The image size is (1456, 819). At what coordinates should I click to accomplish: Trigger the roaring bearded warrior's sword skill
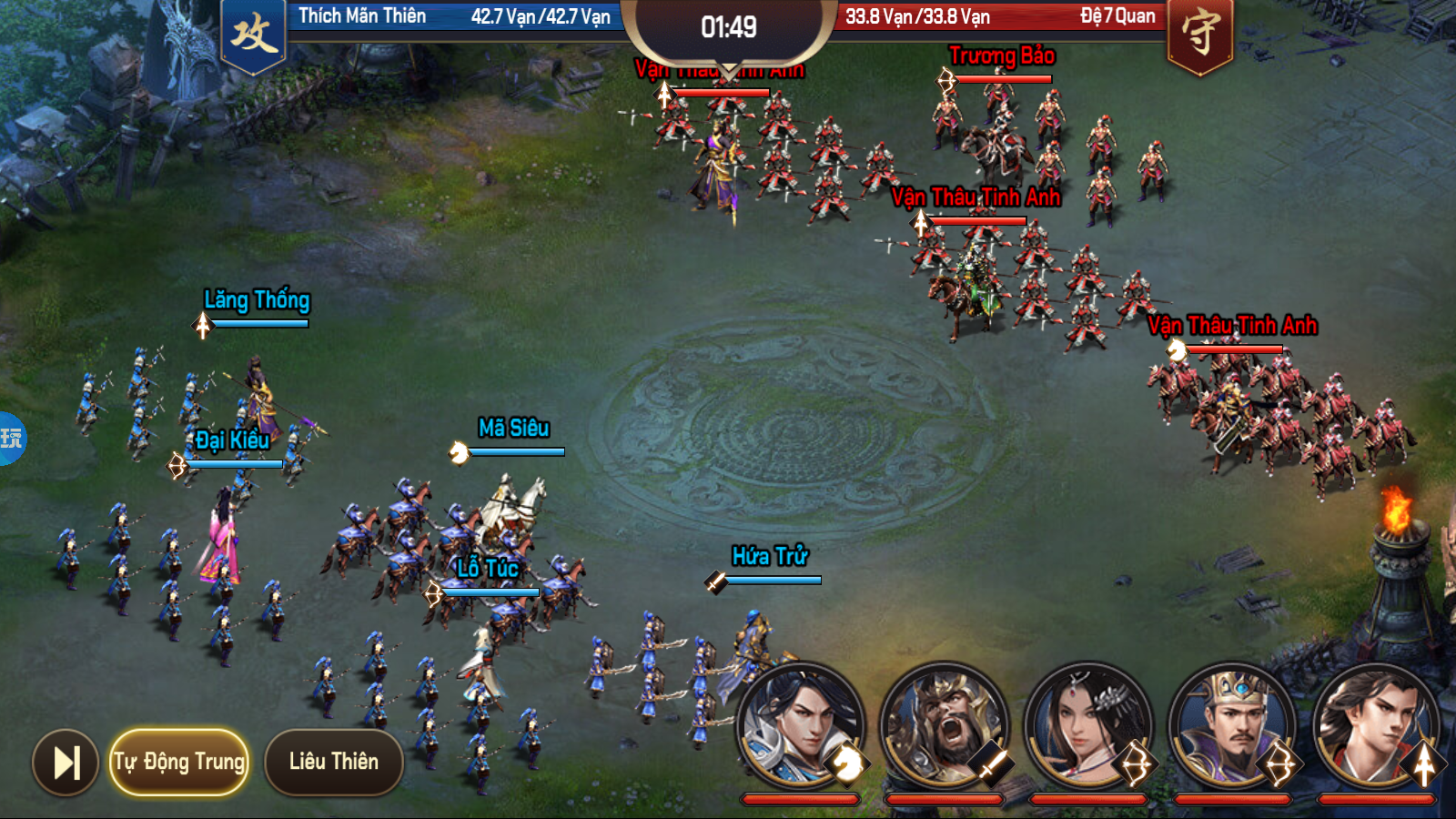pos(944,725)
